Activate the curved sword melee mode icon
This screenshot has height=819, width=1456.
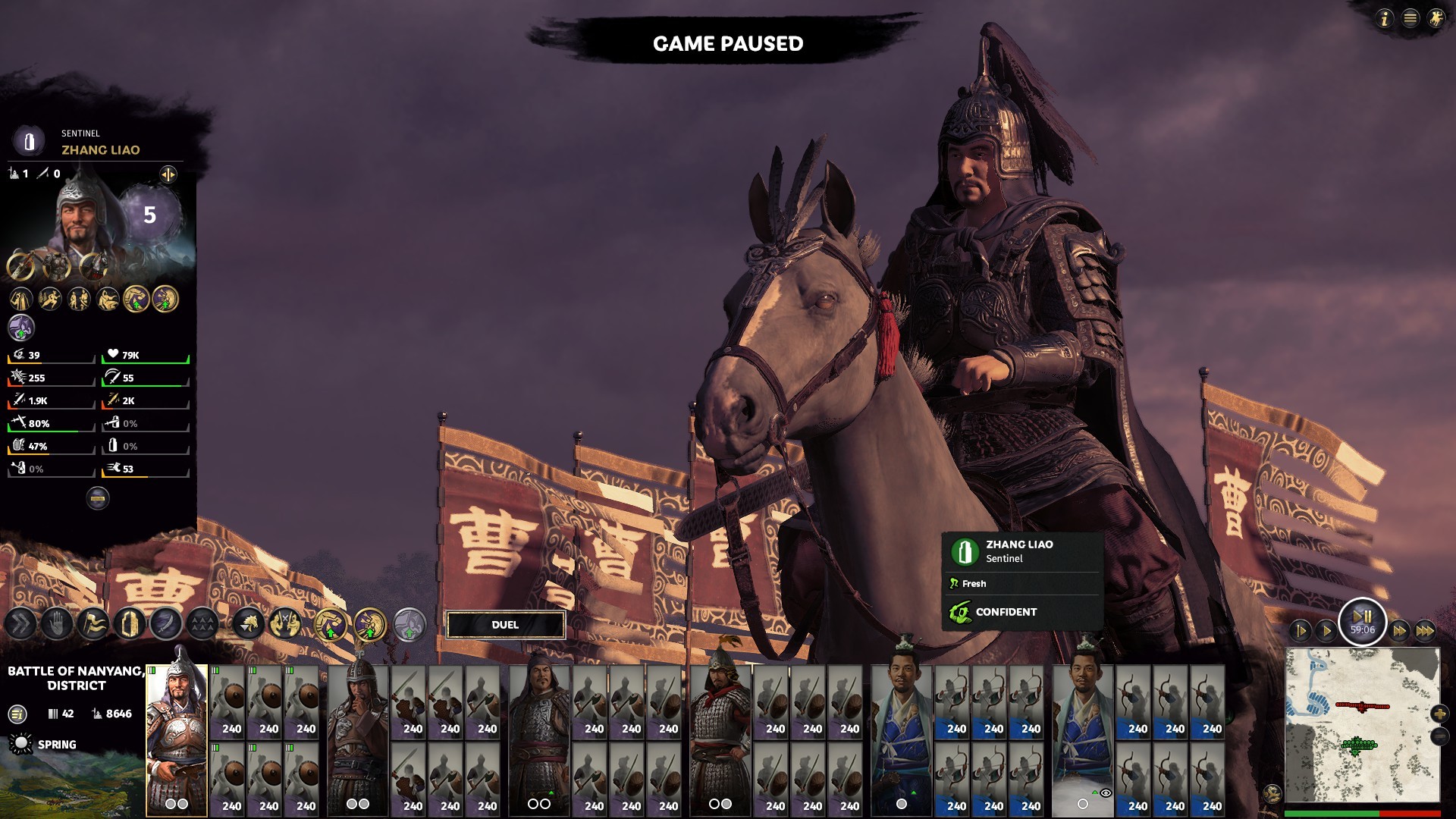[166, 625]
